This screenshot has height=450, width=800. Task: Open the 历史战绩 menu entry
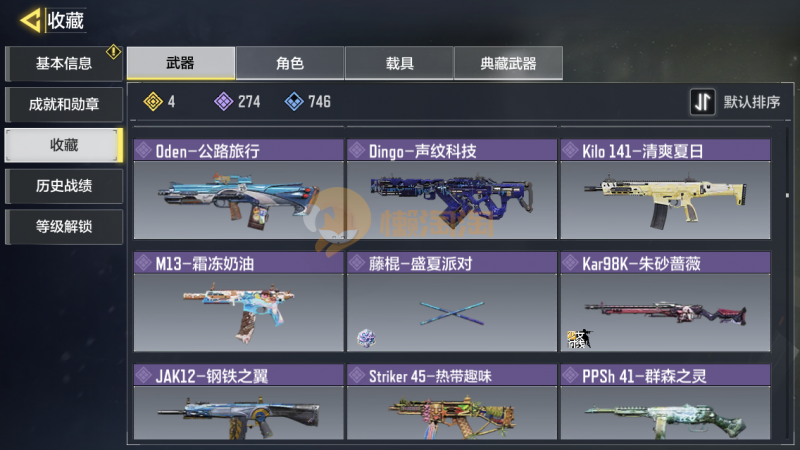click(63, 186)
